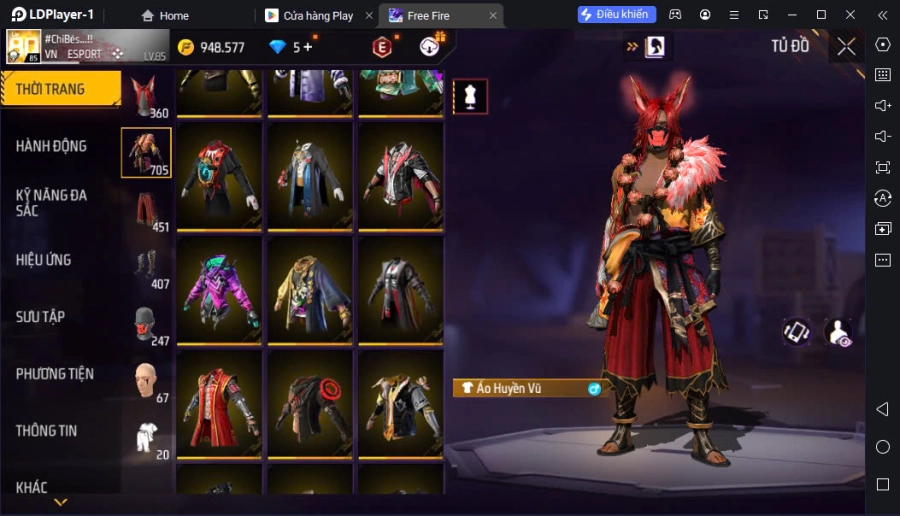900x516 pixels.
Task: Open the Hiệu Ứng section
Action: (x=44, y=260)
